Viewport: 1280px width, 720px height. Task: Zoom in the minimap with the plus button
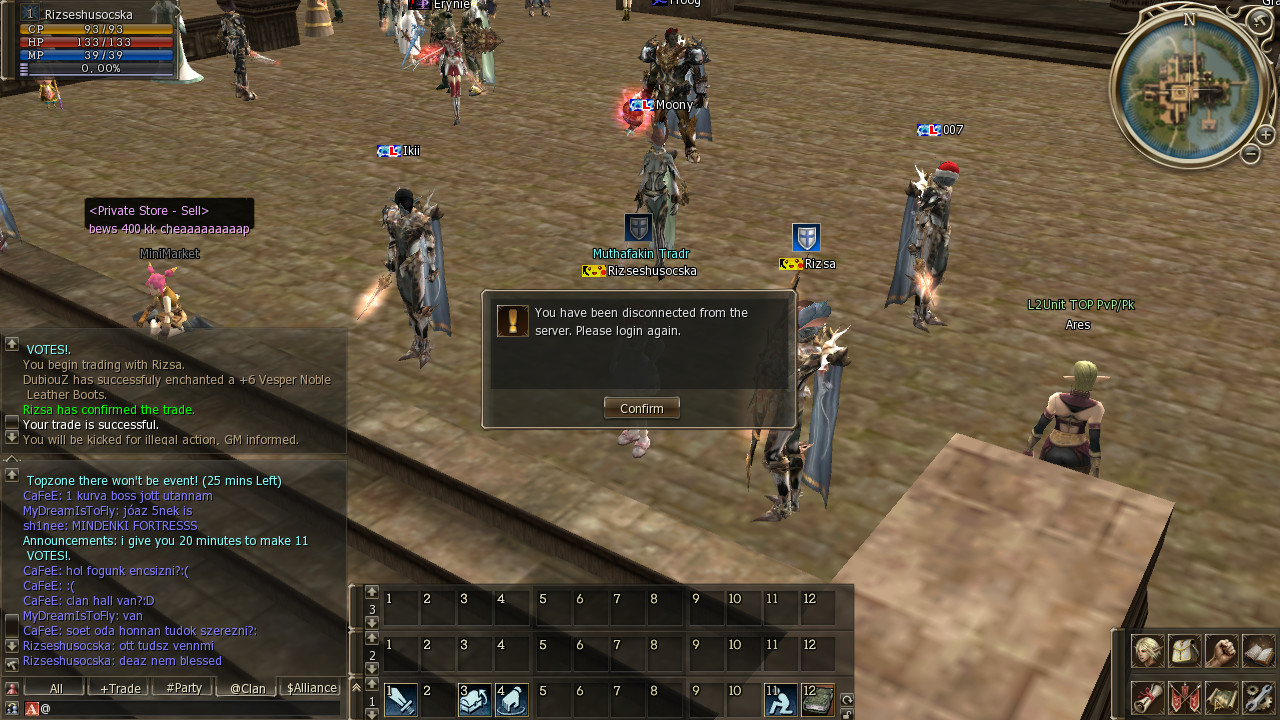(x=1265, y=135)
